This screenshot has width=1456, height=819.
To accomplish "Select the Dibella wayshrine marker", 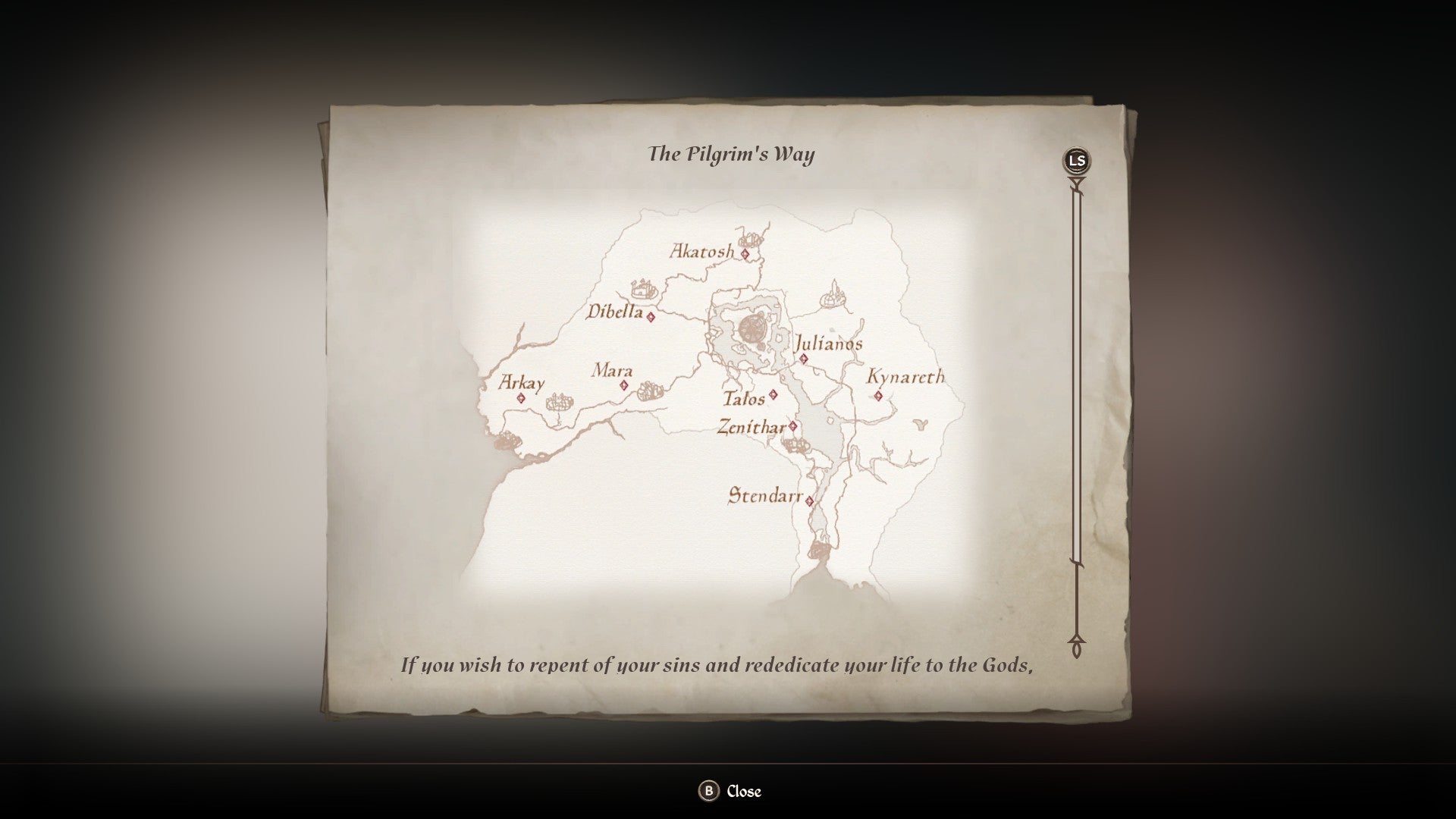I will pyautogui.click(x=651, y=318).
